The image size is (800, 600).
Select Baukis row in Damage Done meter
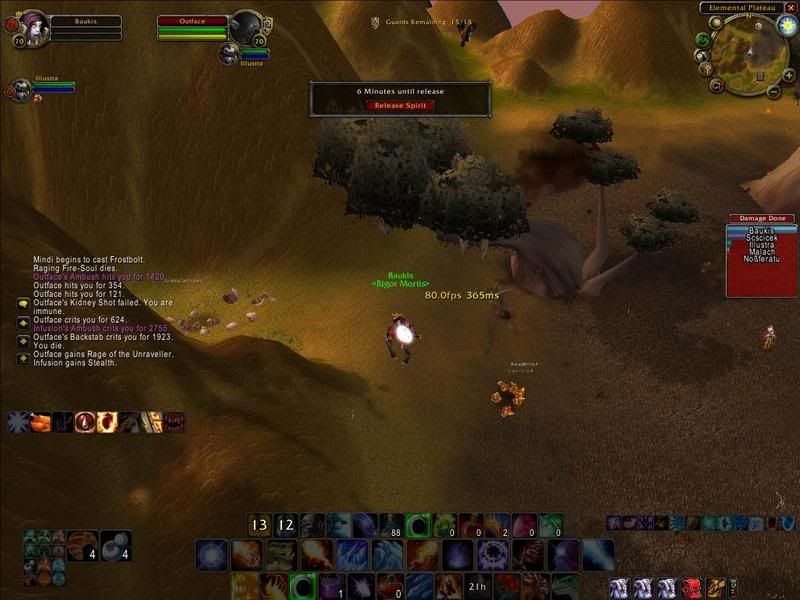pyautogui.click(x=761, y=231)
